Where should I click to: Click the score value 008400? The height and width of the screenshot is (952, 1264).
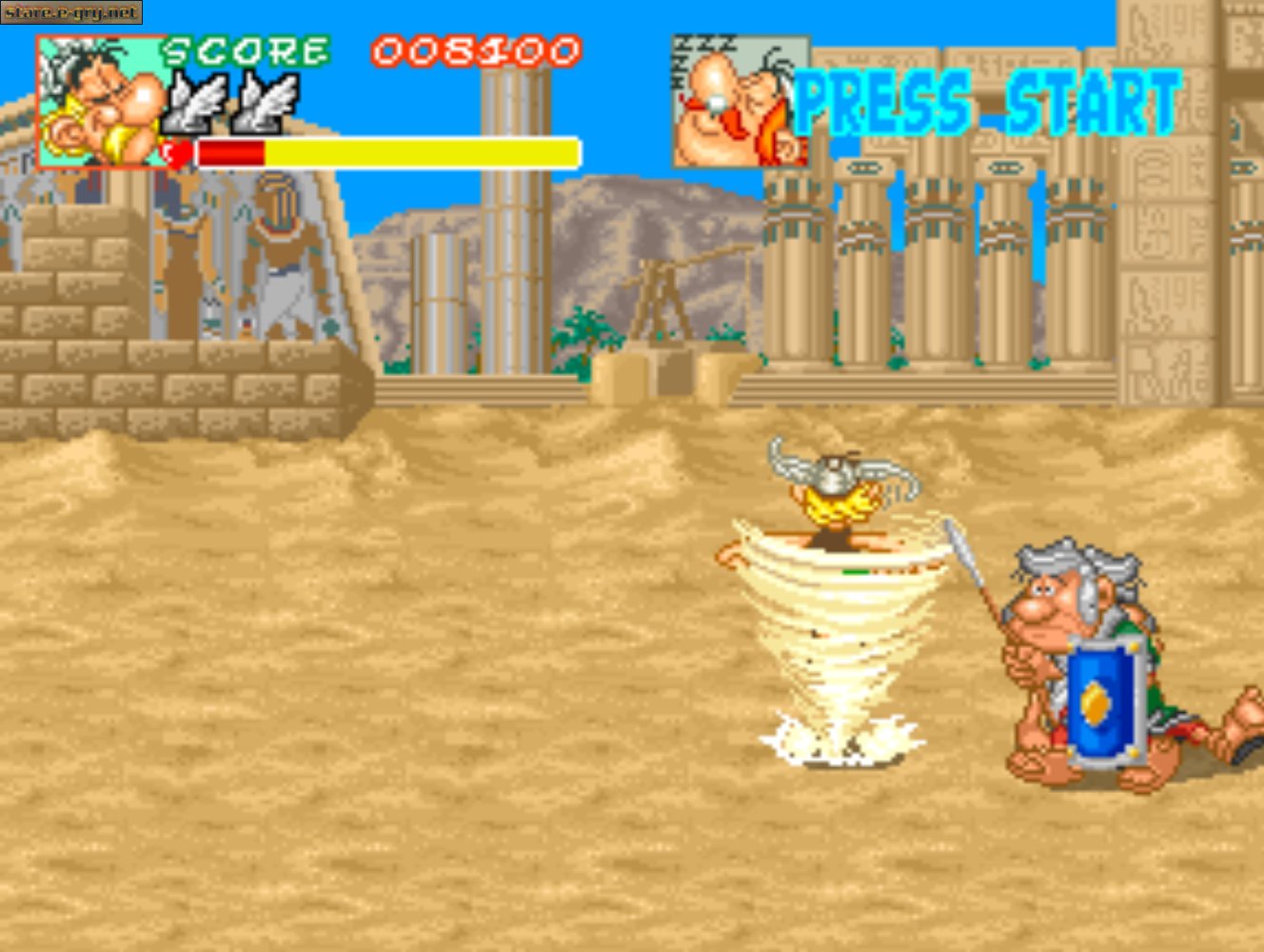click(x=476, y=52)
